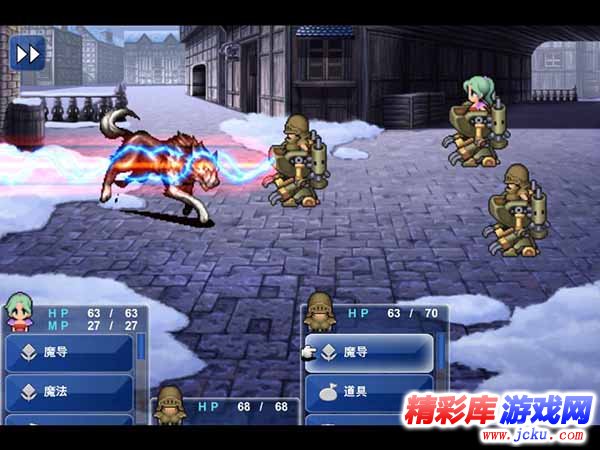600x450 pixels.
Task: Toggle the fast-forward battle speed button
Action: (29, 51)
